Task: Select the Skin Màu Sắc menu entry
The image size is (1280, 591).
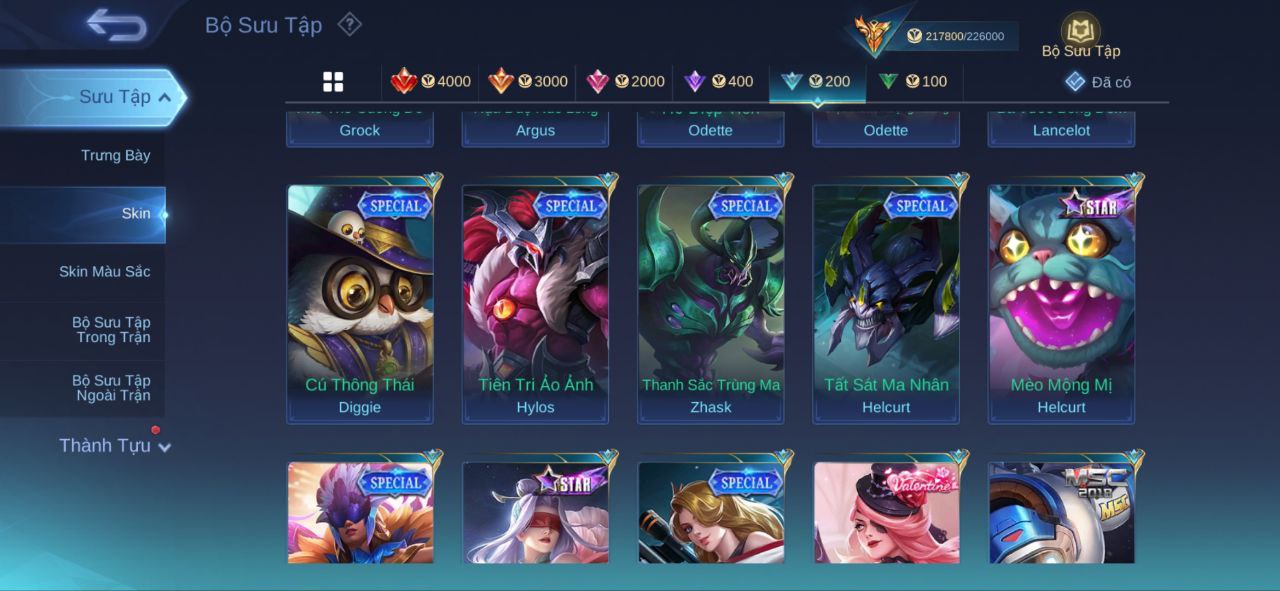Action: click(x=105, y=271)
